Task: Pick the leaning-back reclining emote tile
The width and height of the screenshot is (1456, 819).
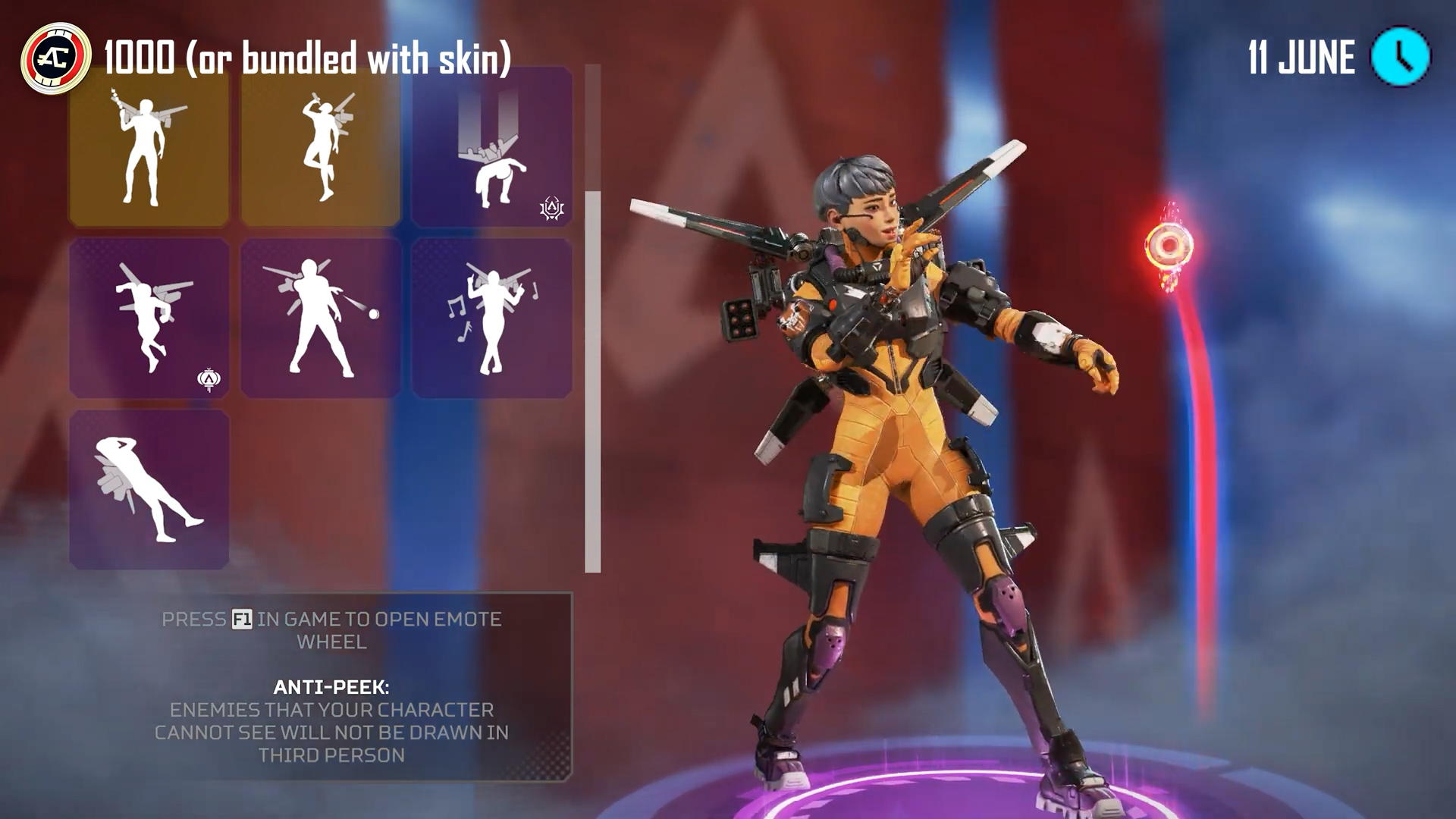Action: (149, 490)
